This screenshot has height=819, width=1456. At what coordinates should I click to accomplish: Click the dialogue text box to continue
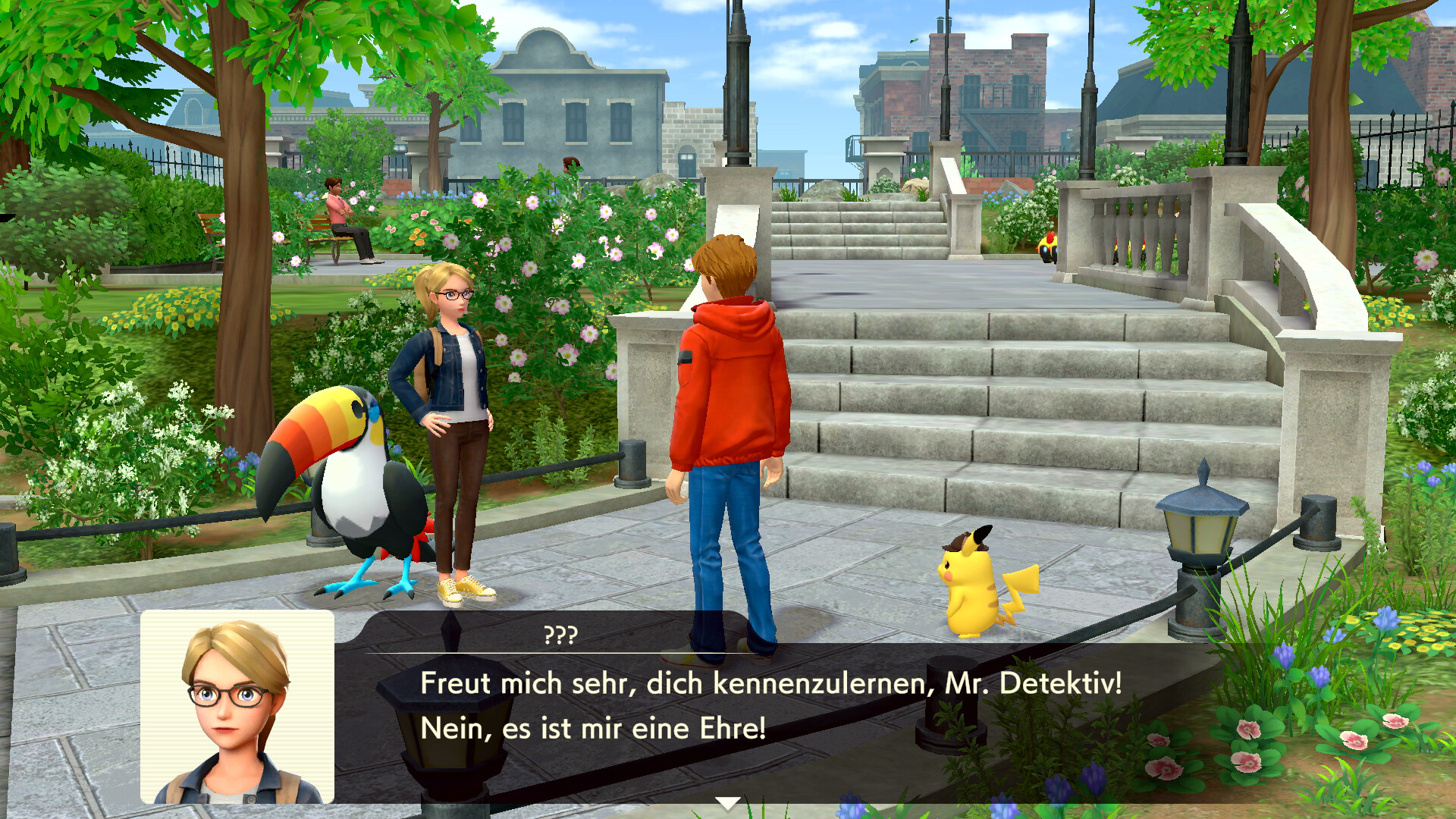(x=770, y=707)
